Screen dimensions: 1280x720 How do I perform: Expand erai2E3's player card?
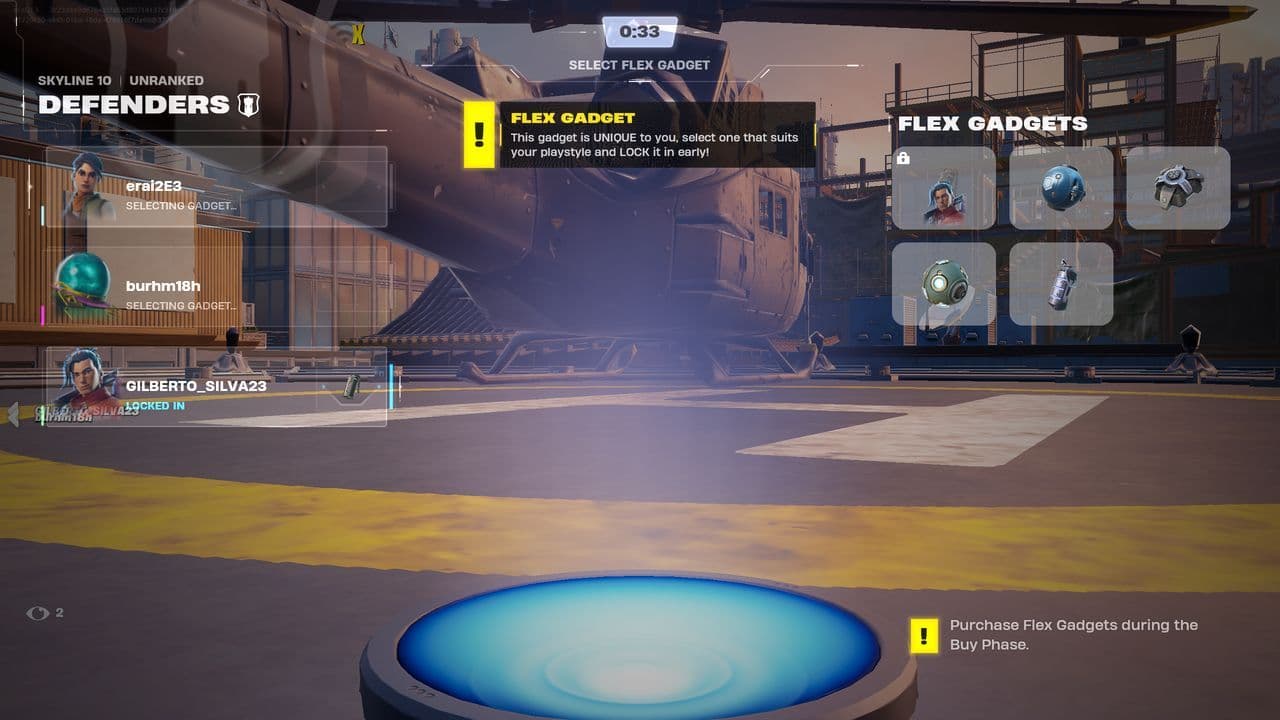coord(215,185)
